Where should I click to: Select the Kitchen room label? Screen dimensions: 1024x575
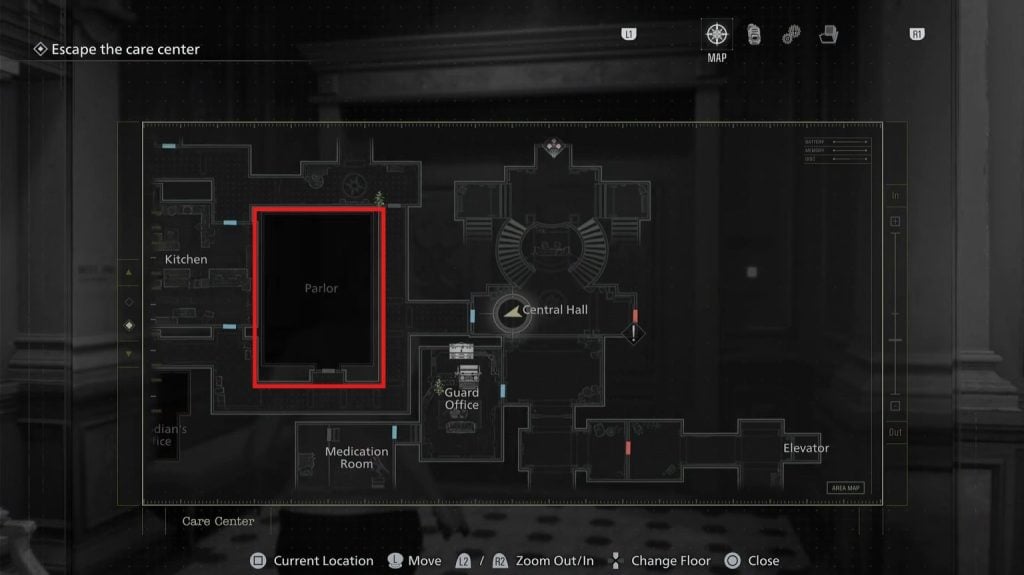(186, 259)
